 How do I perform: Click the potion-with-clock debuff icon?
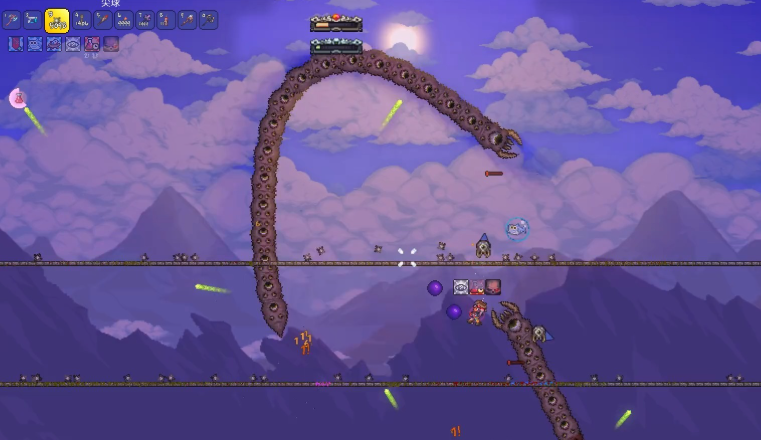92,44
